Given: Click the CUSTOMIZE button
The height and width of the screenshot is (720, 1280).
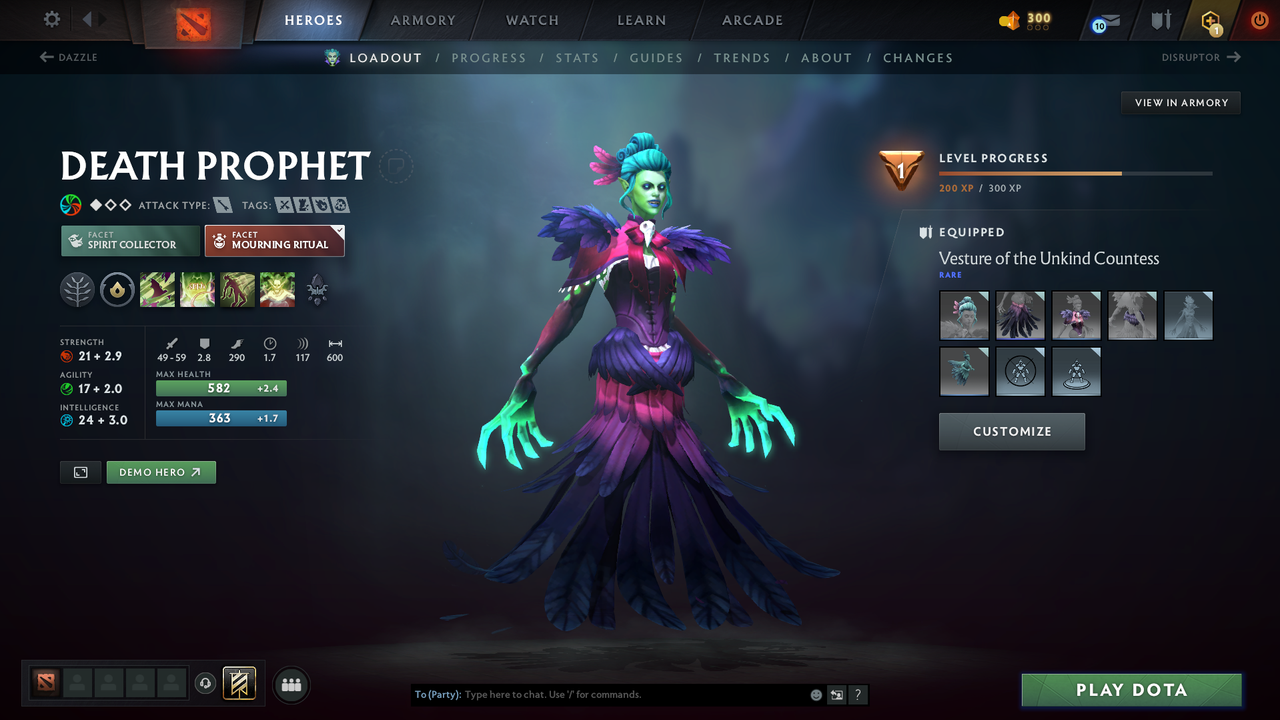Looking at the screenshot, I should pyautogui.click(x=1011, y=431).
